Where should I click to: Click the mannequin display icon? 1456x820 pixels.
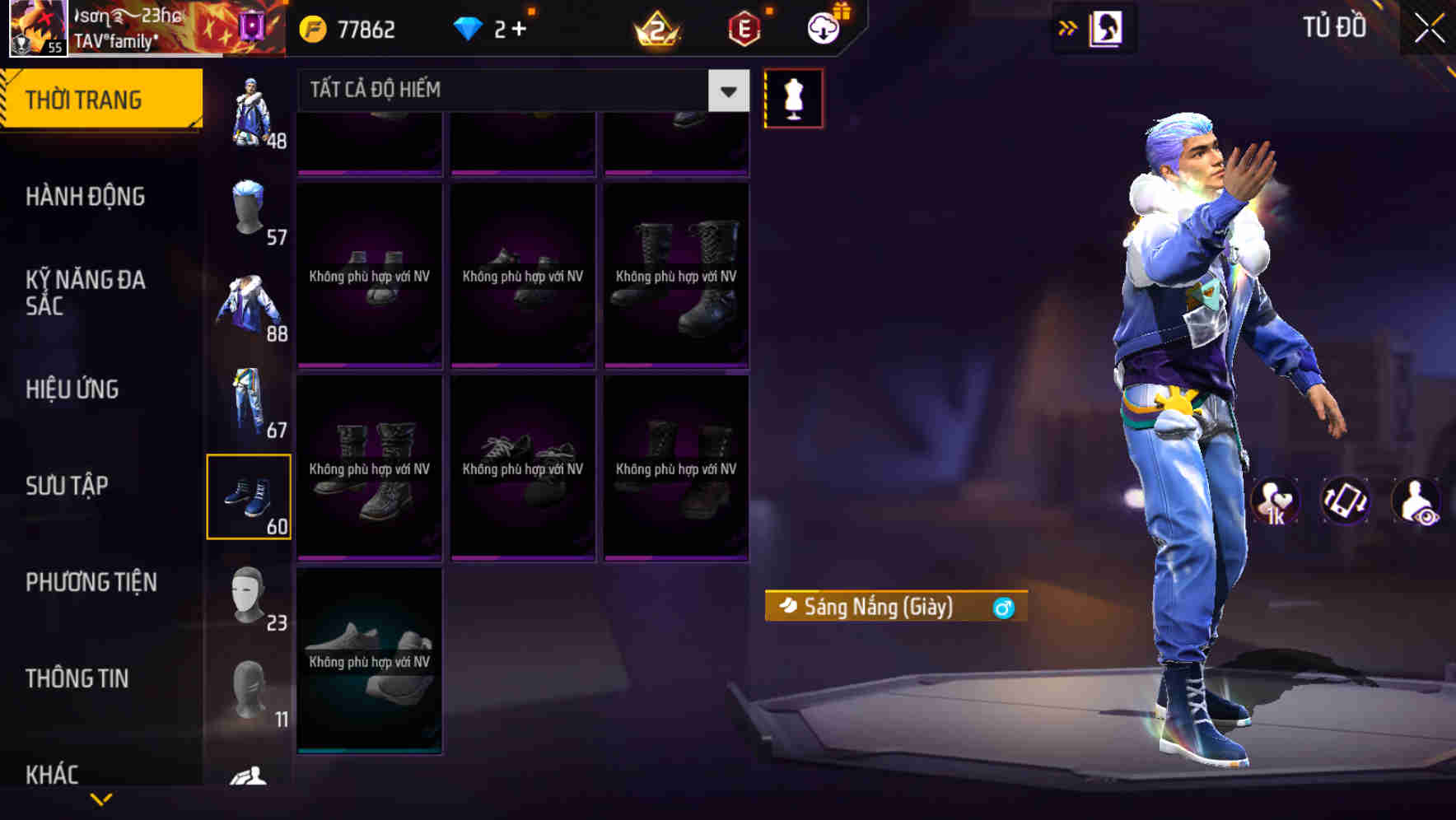(x=793, y=97)
